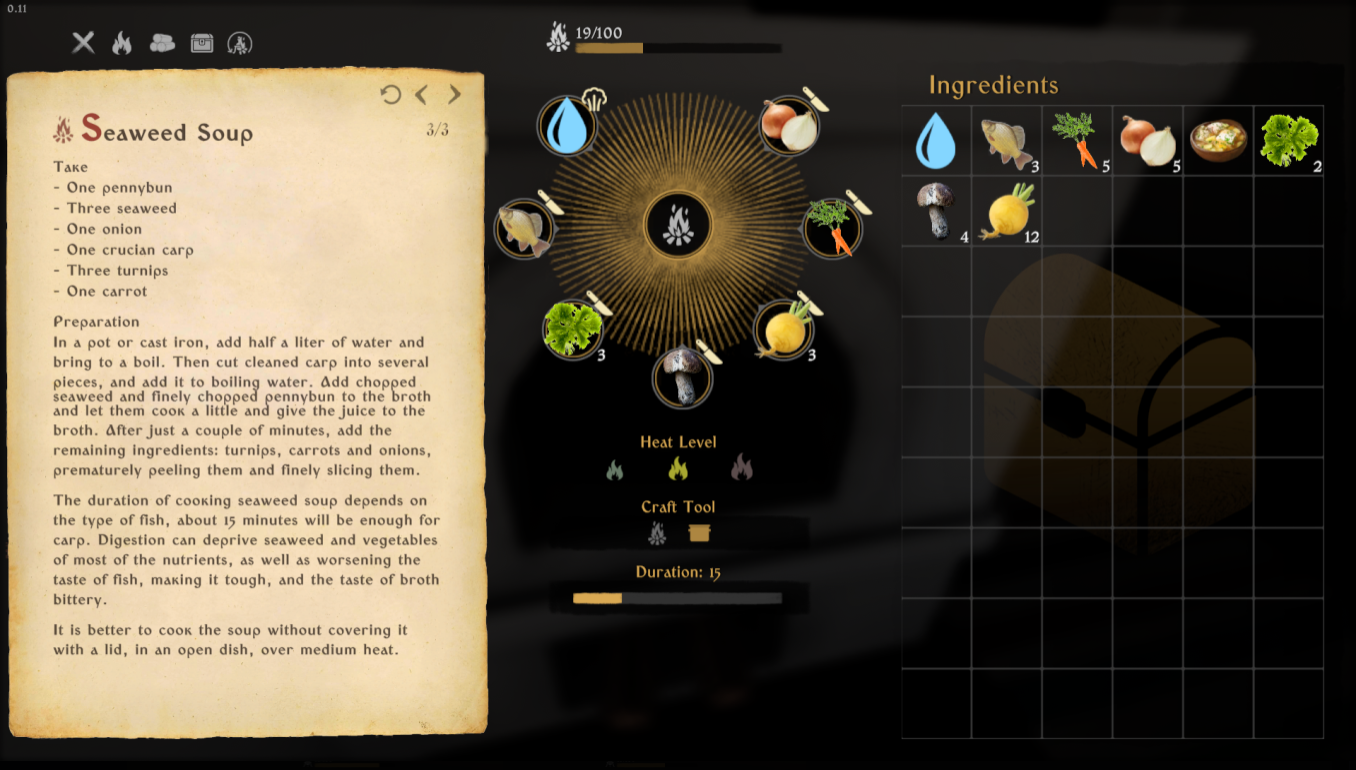Choose the medium yellow flame heat level
This screenshot has width=1356, height=770.
pyautogui.click(x=678, y=468)
